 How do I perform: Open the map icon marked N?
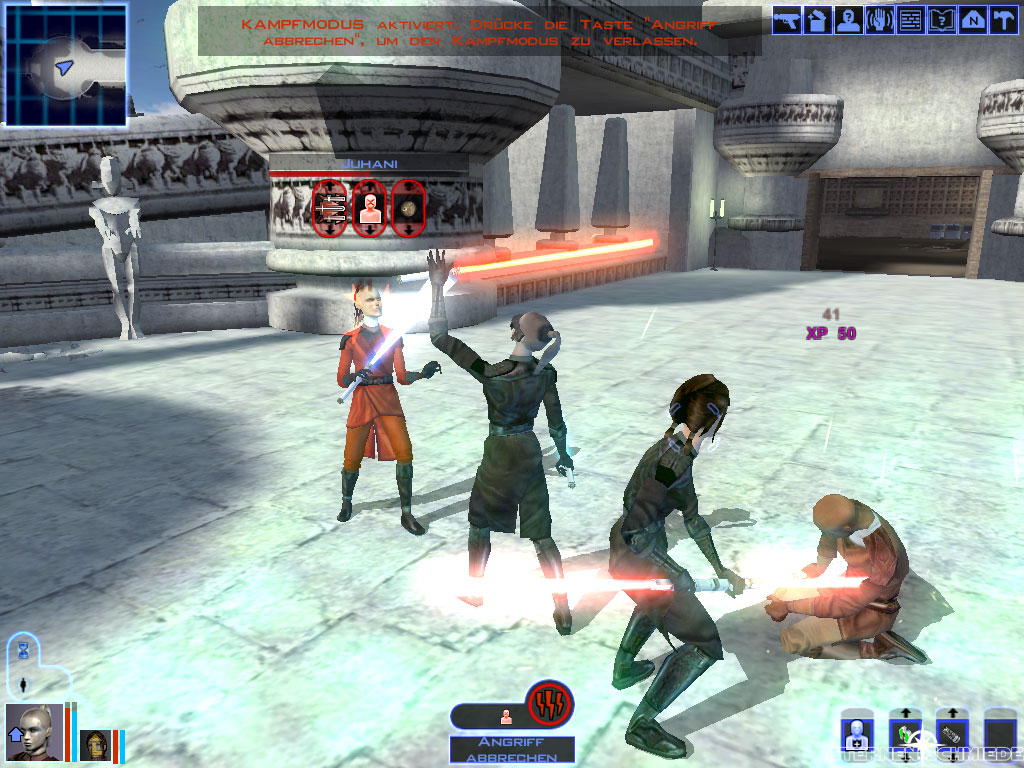972,20
